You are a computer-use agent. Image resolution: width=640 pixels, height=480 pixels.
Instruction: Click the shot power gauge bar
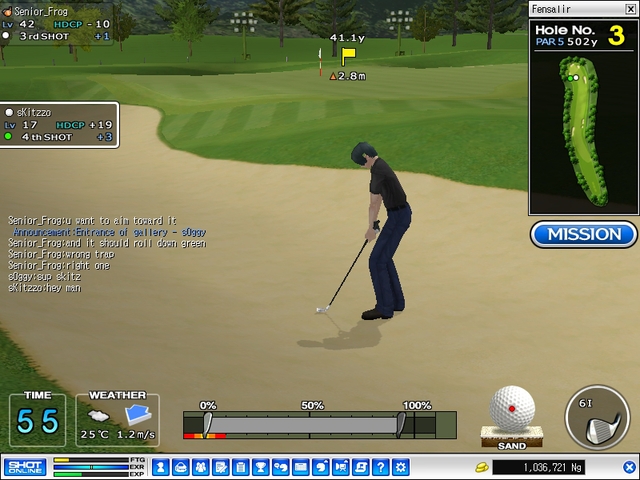[x=303, y=425]
